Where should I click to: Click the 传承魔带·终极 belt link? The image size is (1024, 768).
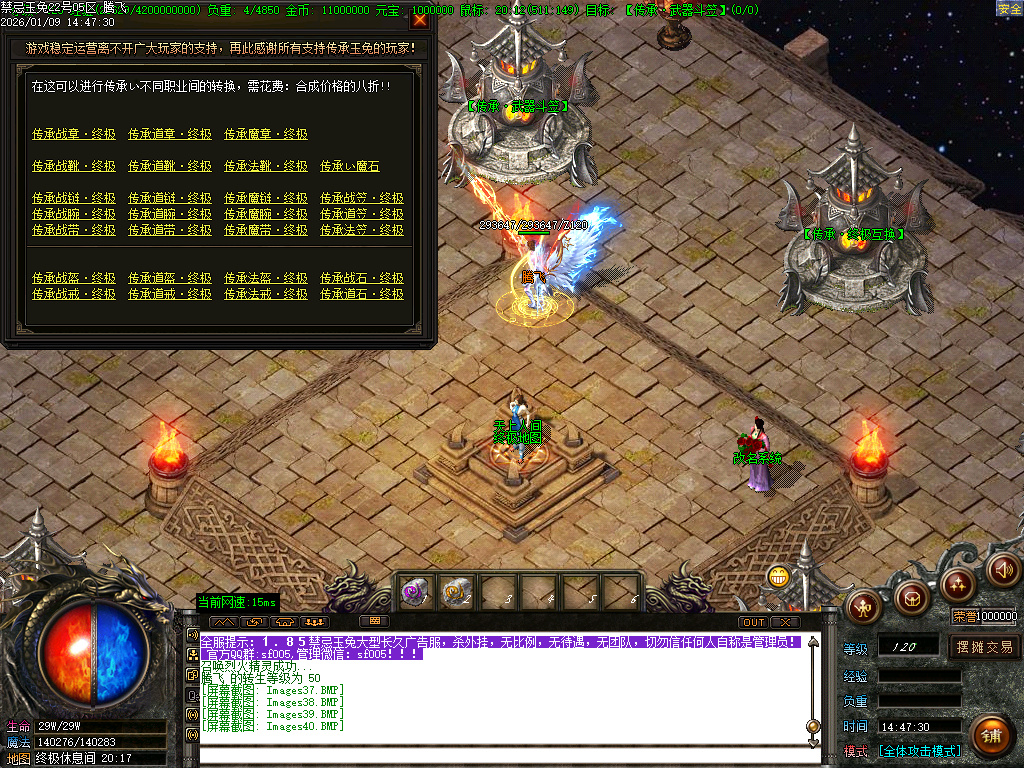click(265, 230)
